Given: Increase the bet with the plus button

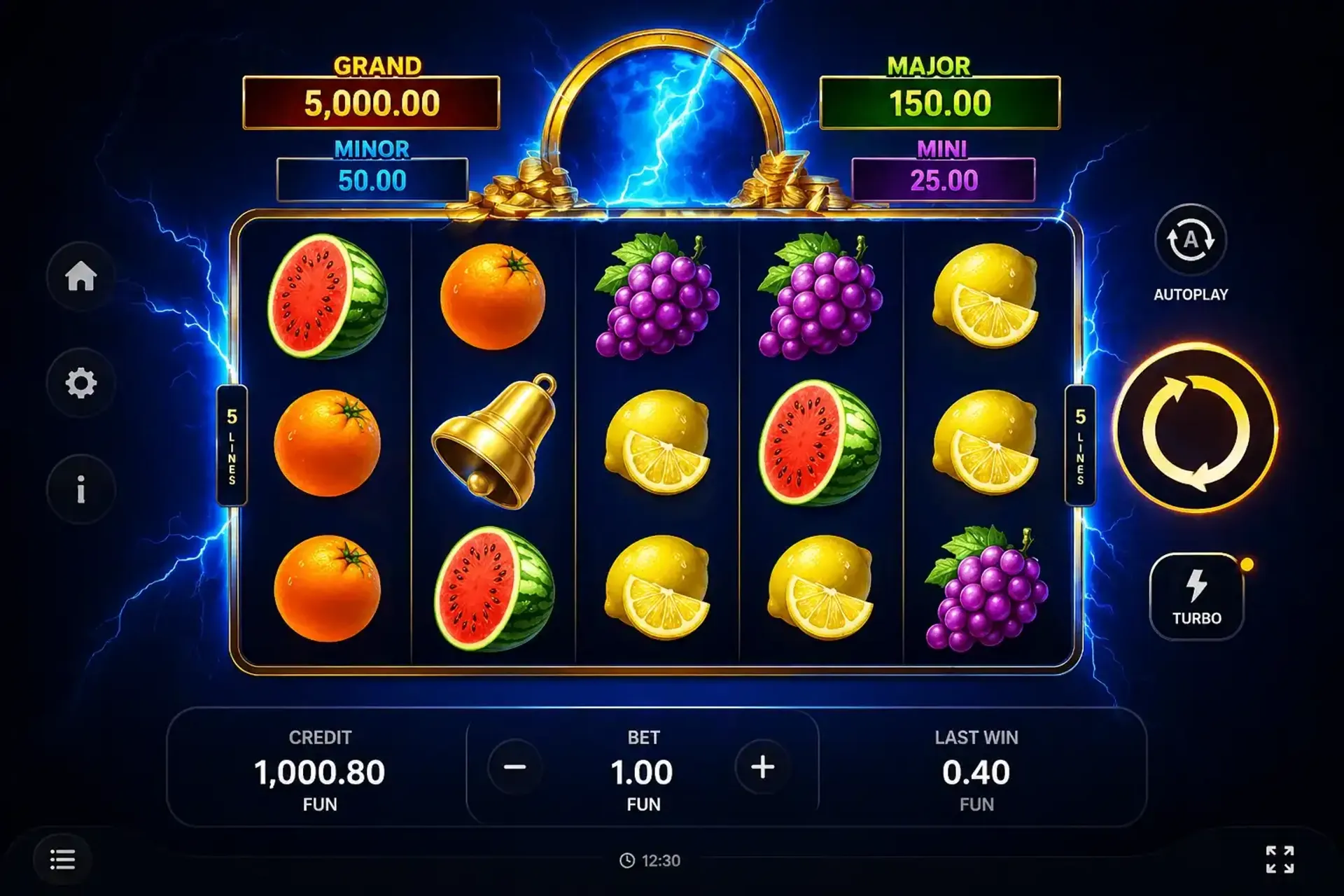Looking at the screenshot, I should click(762, 767).
